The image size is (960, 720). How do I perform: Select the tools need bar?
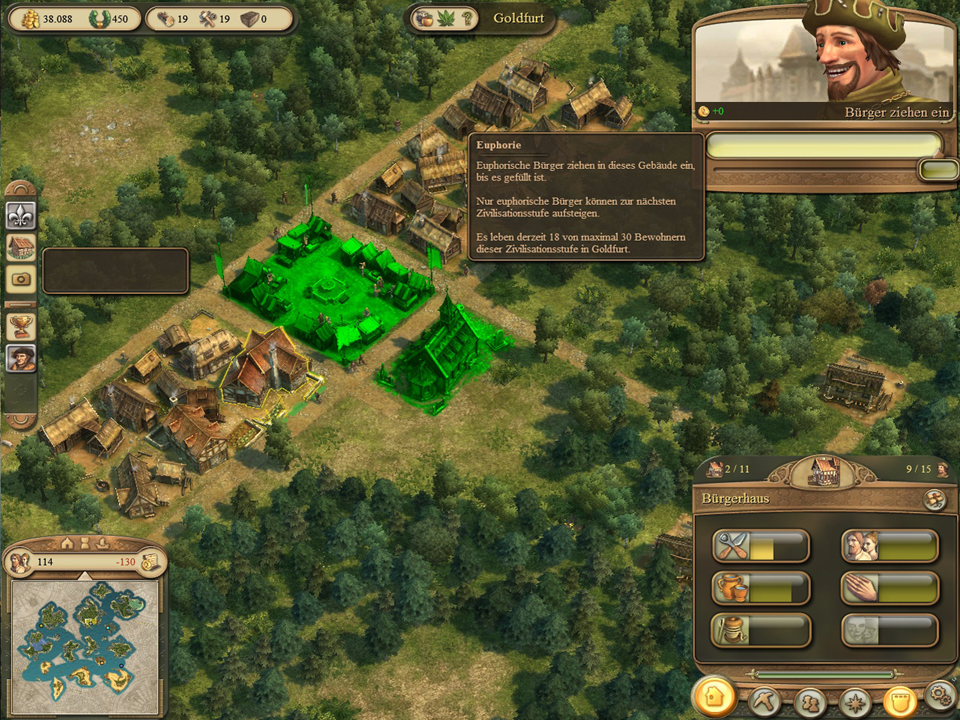[761, 546]
